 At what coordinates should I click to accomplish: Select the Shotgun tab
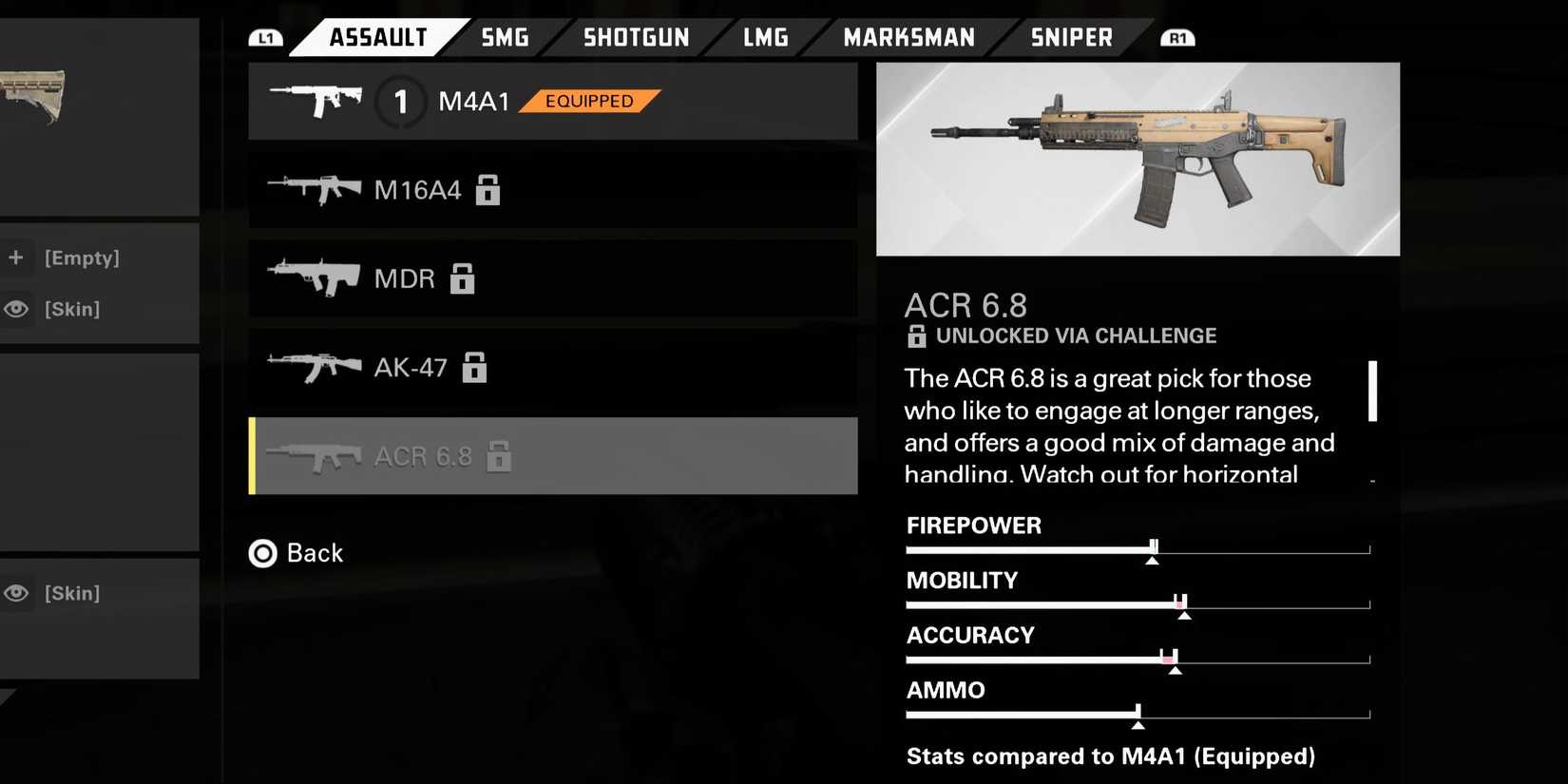[x=636, y=38]
